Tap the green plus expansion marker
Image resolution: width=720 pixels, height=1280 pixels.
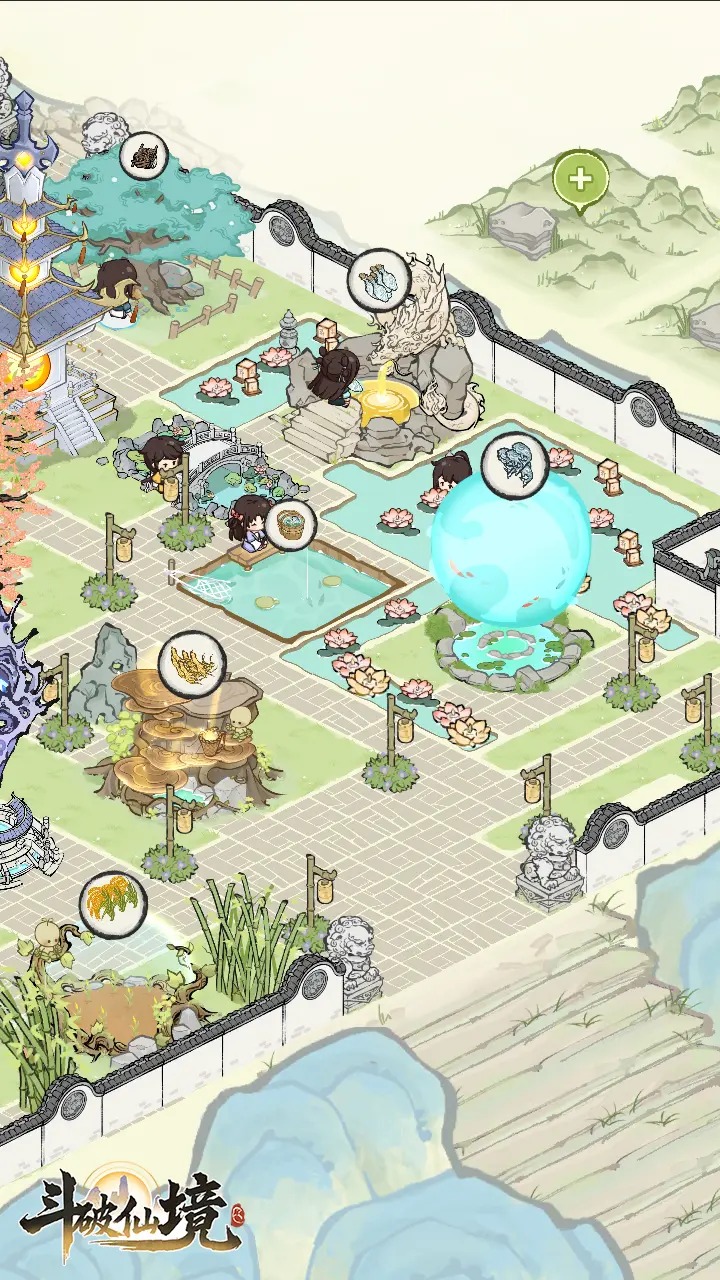pyautogui.click(x=580, y=181)
